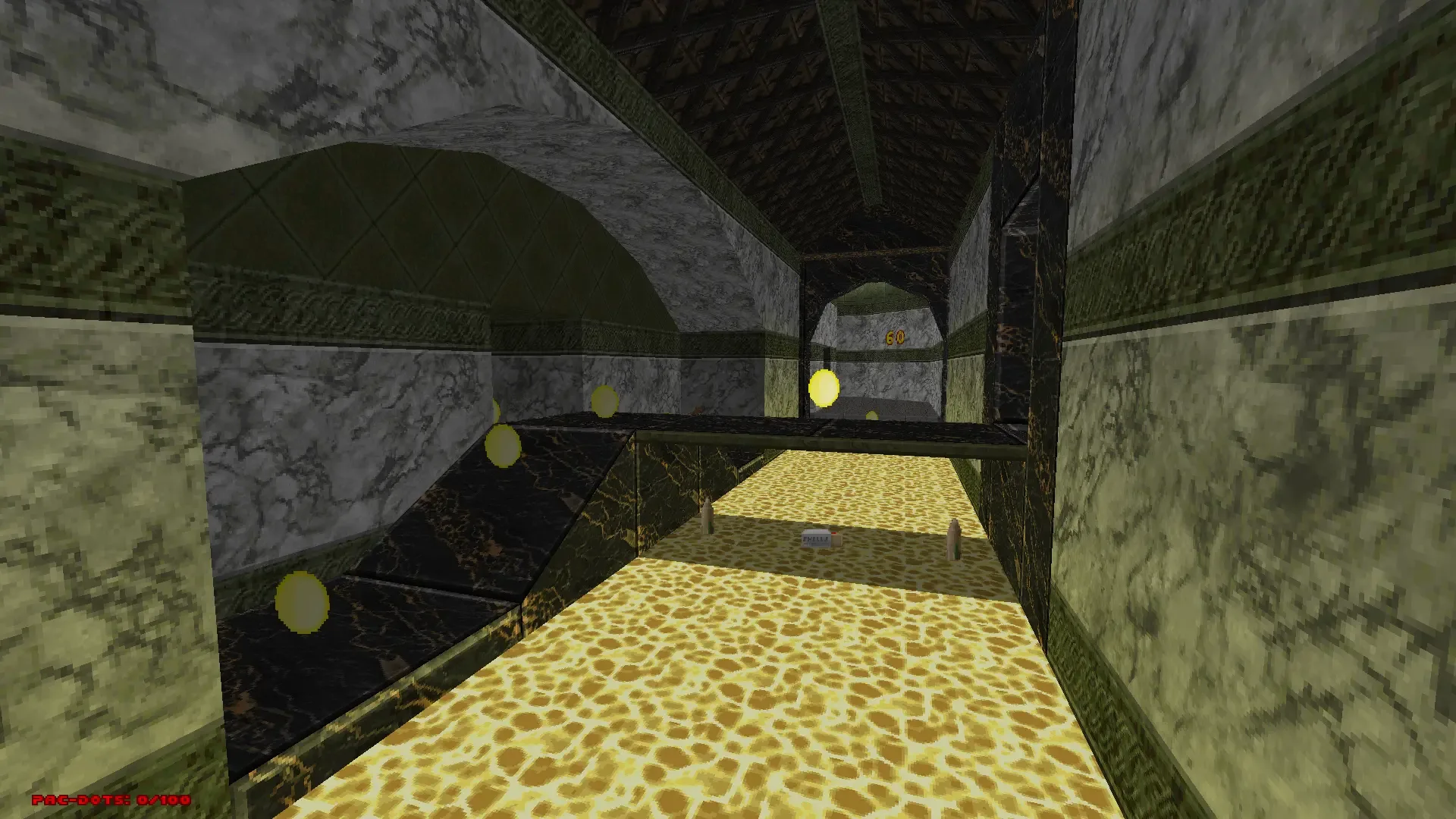Click the middle pac-dot on the sloped ledge
Image resolution: width=1456 pixels, height=819 pixels.
(x=503, y=444)
